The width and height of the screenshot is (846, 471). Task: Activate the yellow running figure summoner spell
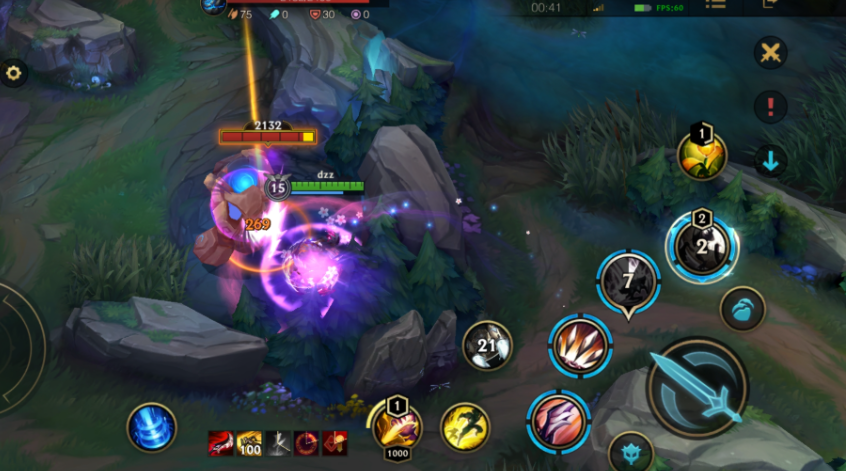[465, 426]
